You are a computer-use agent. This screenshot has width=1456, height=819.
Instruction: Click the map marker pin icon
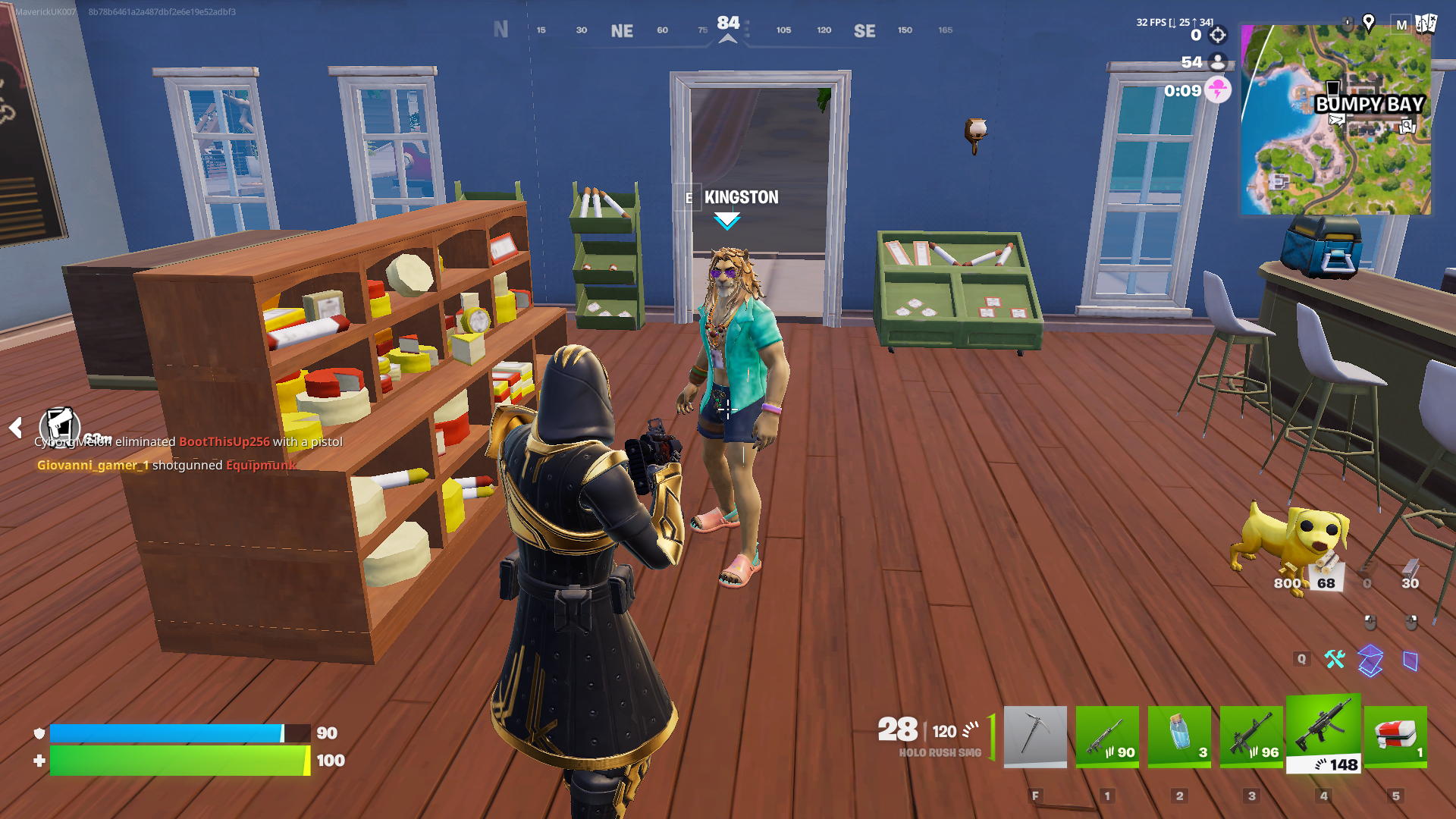point(1369,23)
